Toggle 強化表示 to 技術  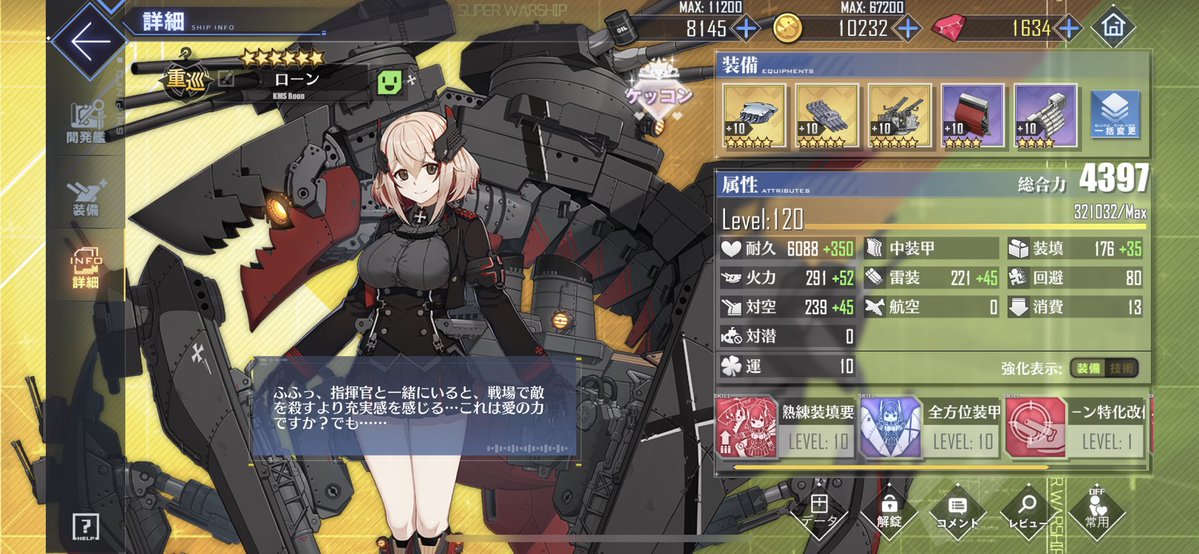1122,369
